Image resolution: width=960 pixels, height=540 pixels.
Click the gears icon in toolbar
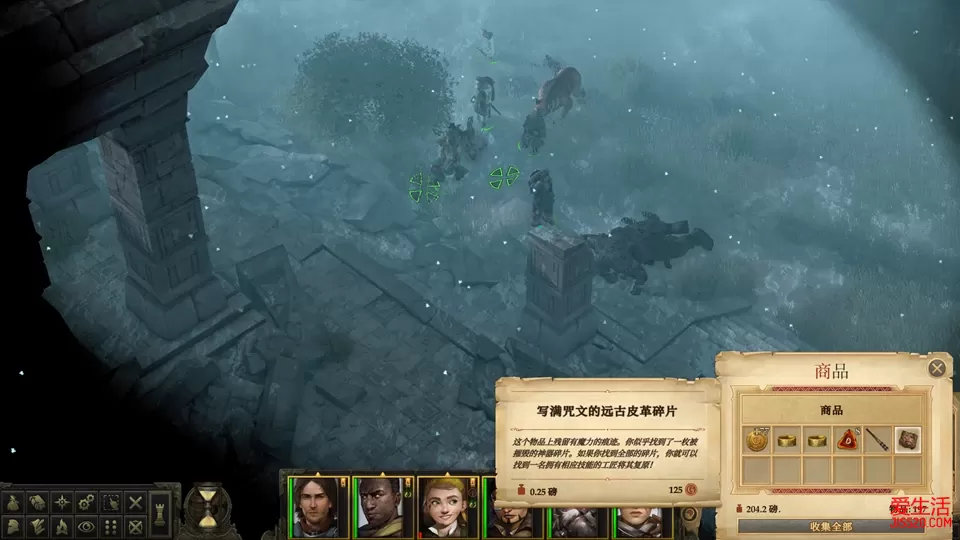[85, 502]
